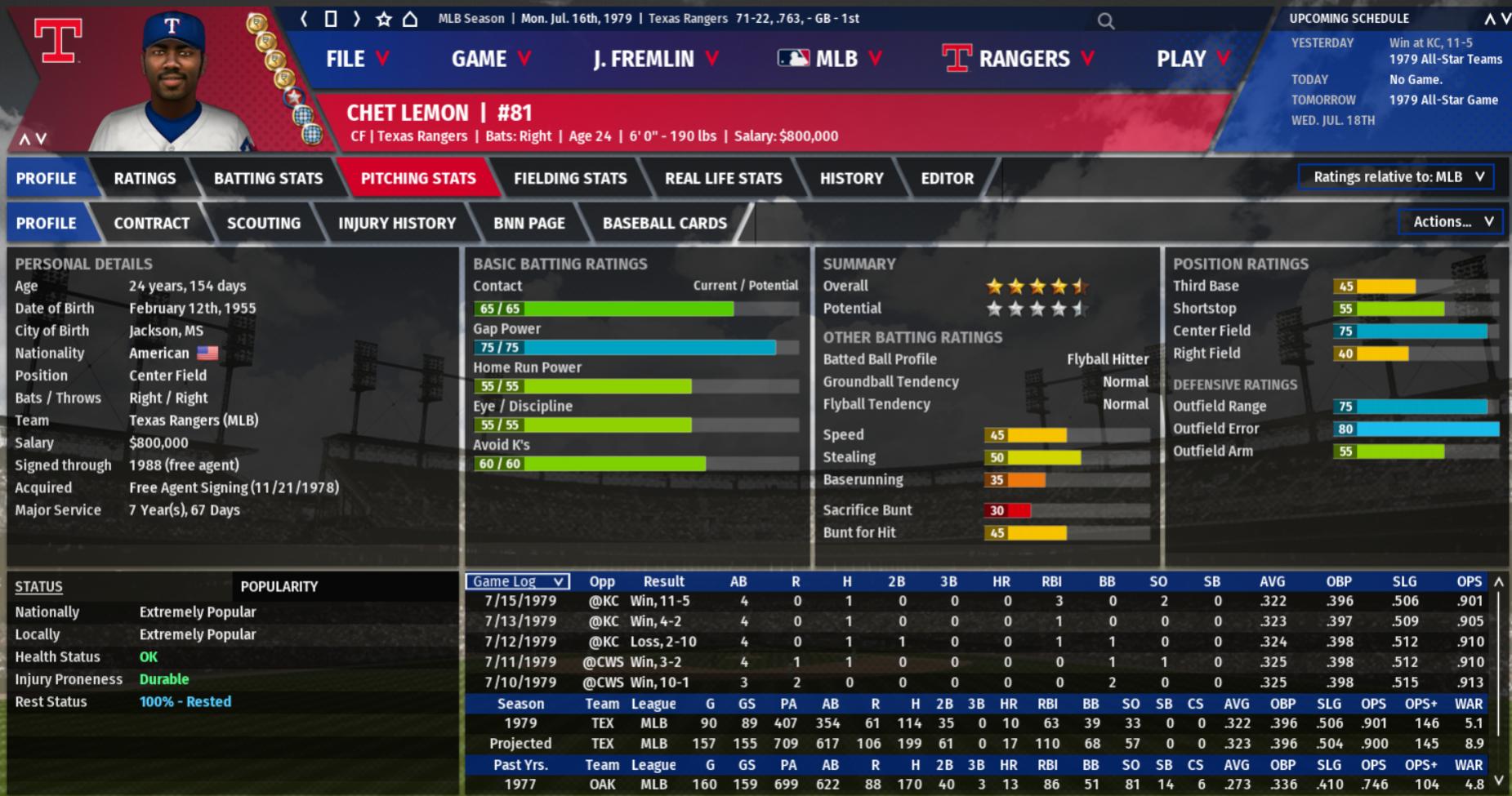Switch to the RATINGS tab

click(145, 178)
